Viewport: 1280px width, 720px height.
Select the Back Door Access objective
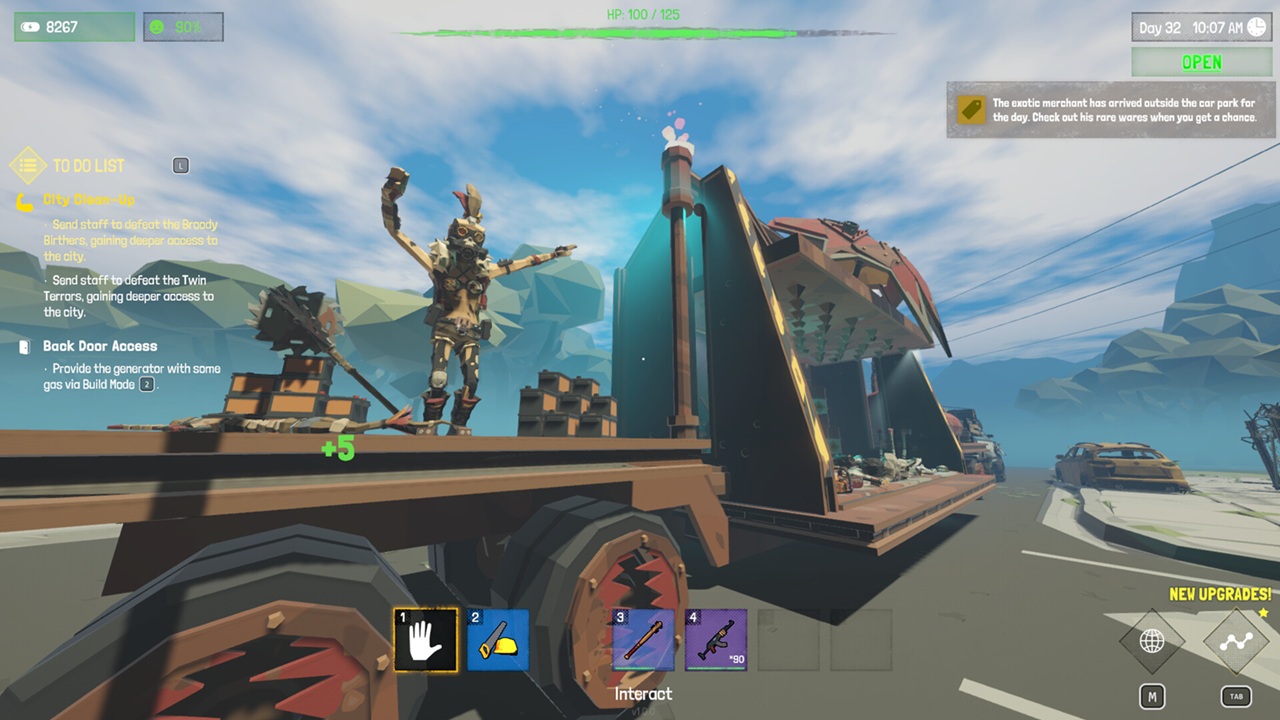coord(100,346)
